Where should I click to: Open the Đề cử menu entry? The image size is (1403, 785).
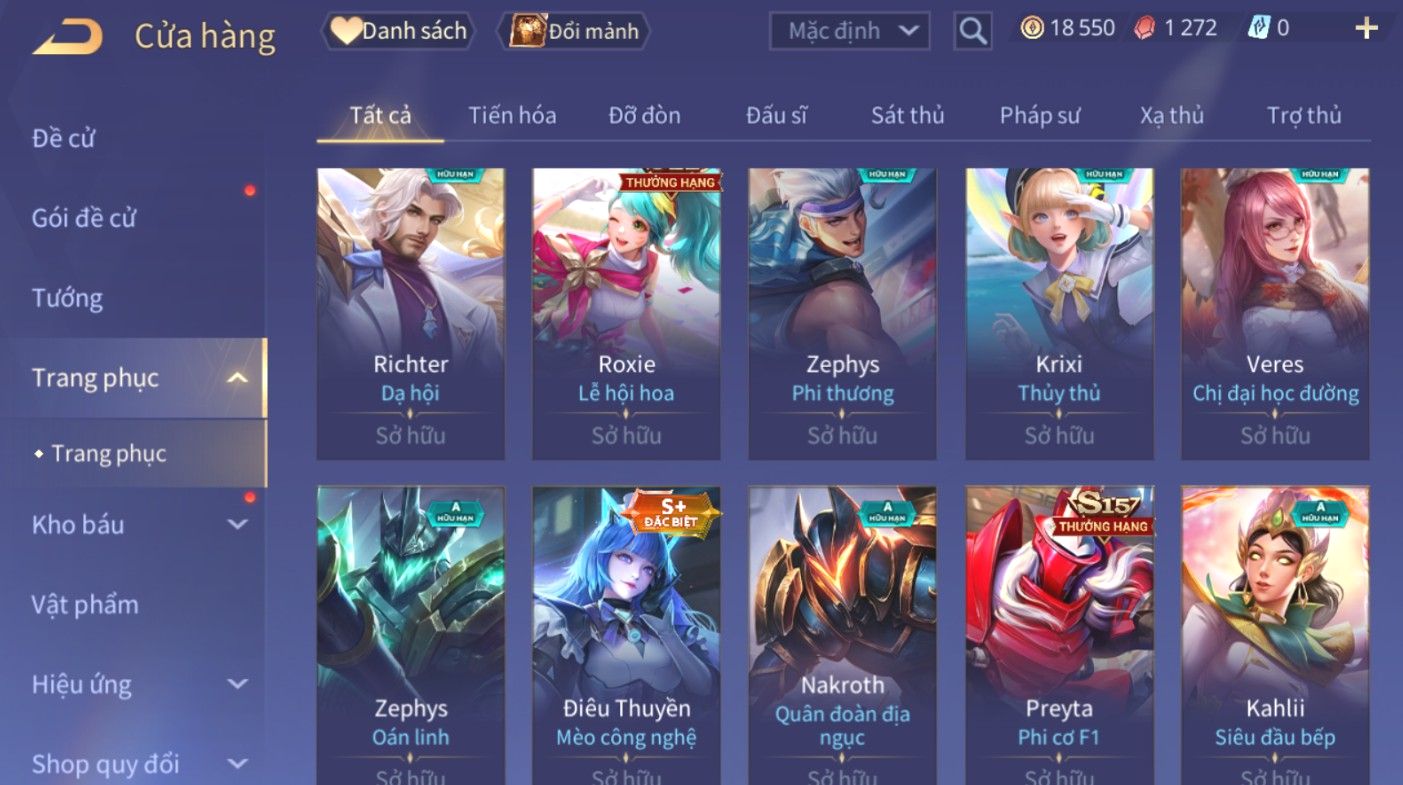tap(64, 138)
